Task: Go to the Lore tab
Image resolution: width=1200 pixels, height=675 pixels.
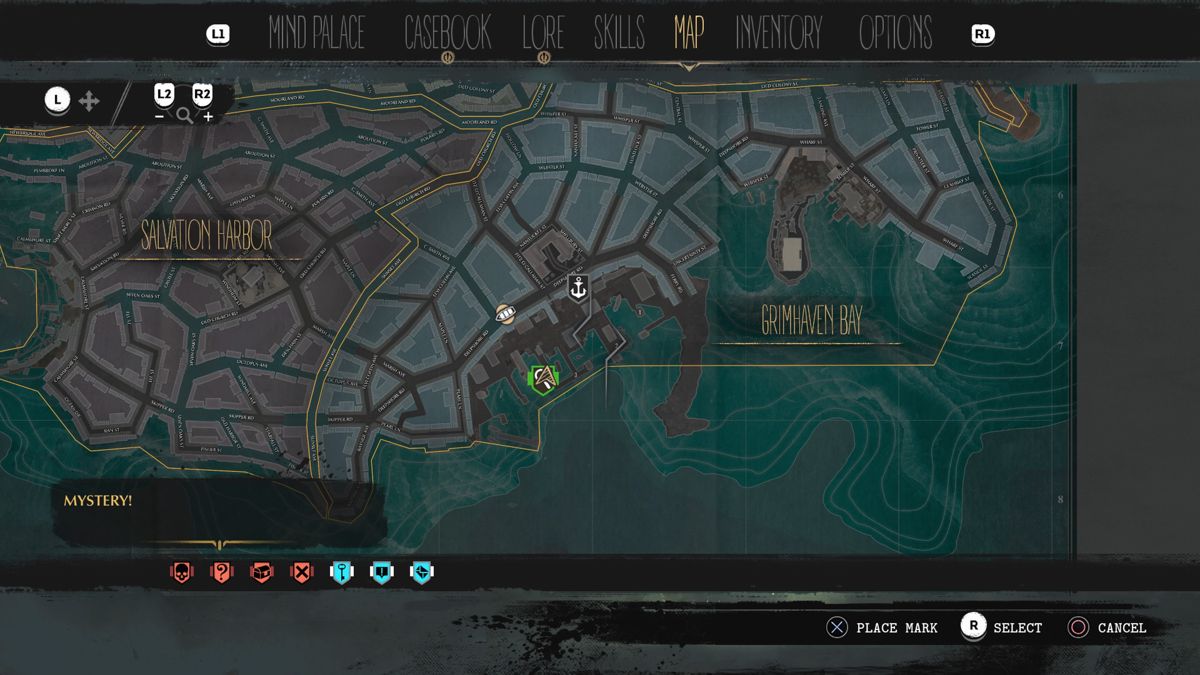Action: coord(543,34)
